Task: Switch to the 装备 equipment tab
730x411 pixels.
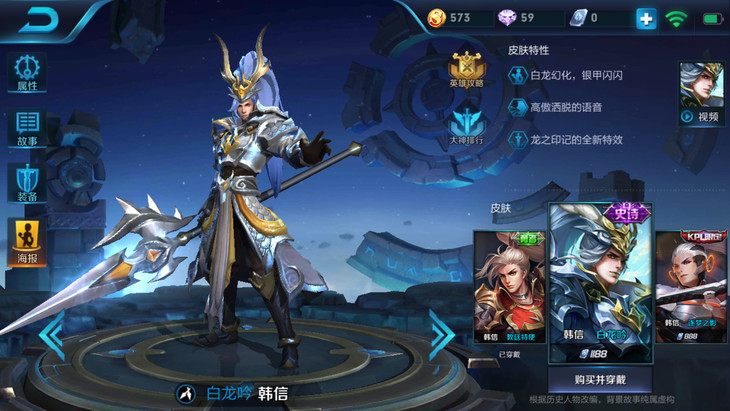Action: point(27,185)
